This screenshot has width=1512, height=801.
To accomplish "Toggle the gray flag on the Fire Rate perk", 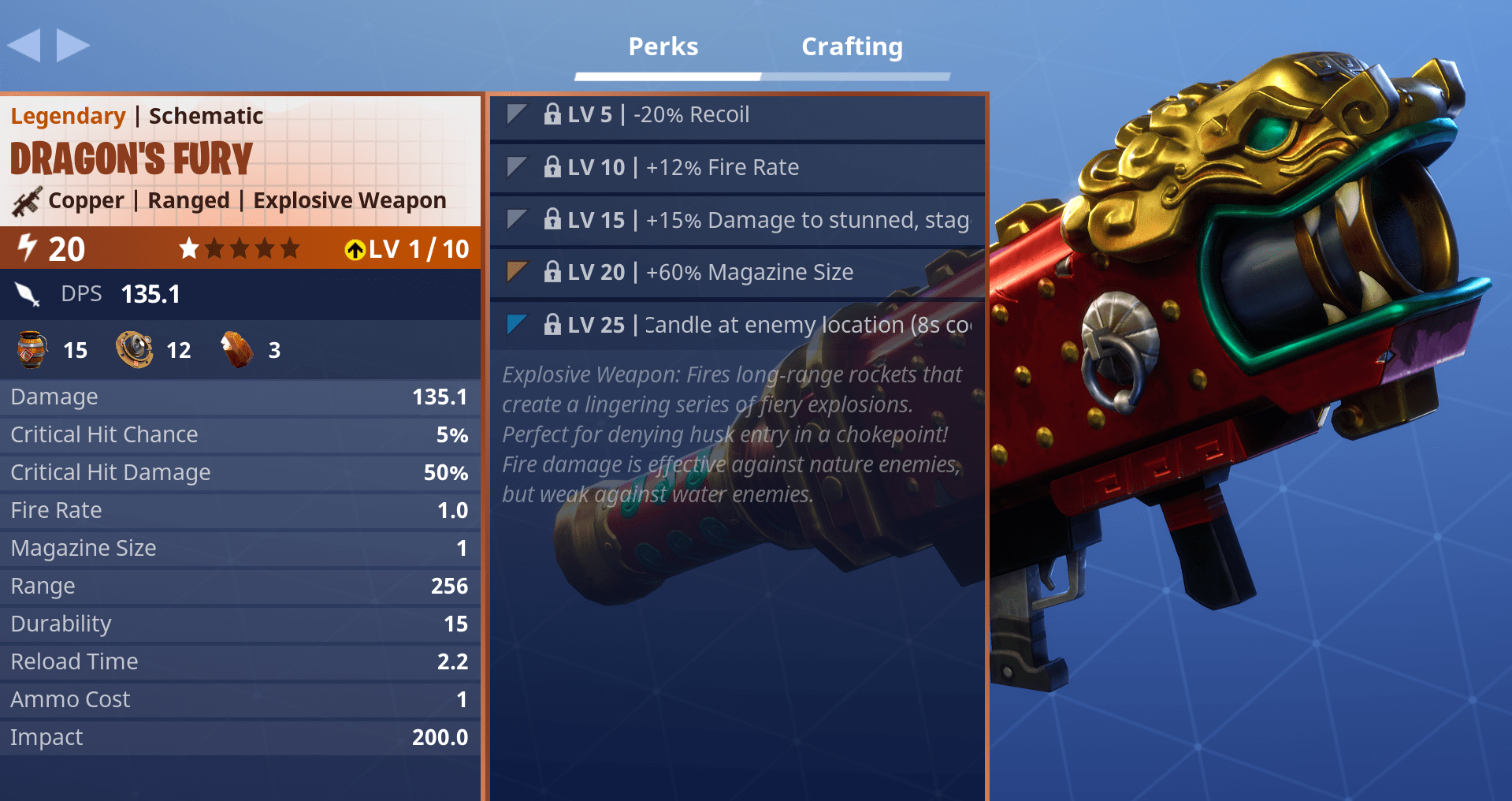I will tap(515, 167).
